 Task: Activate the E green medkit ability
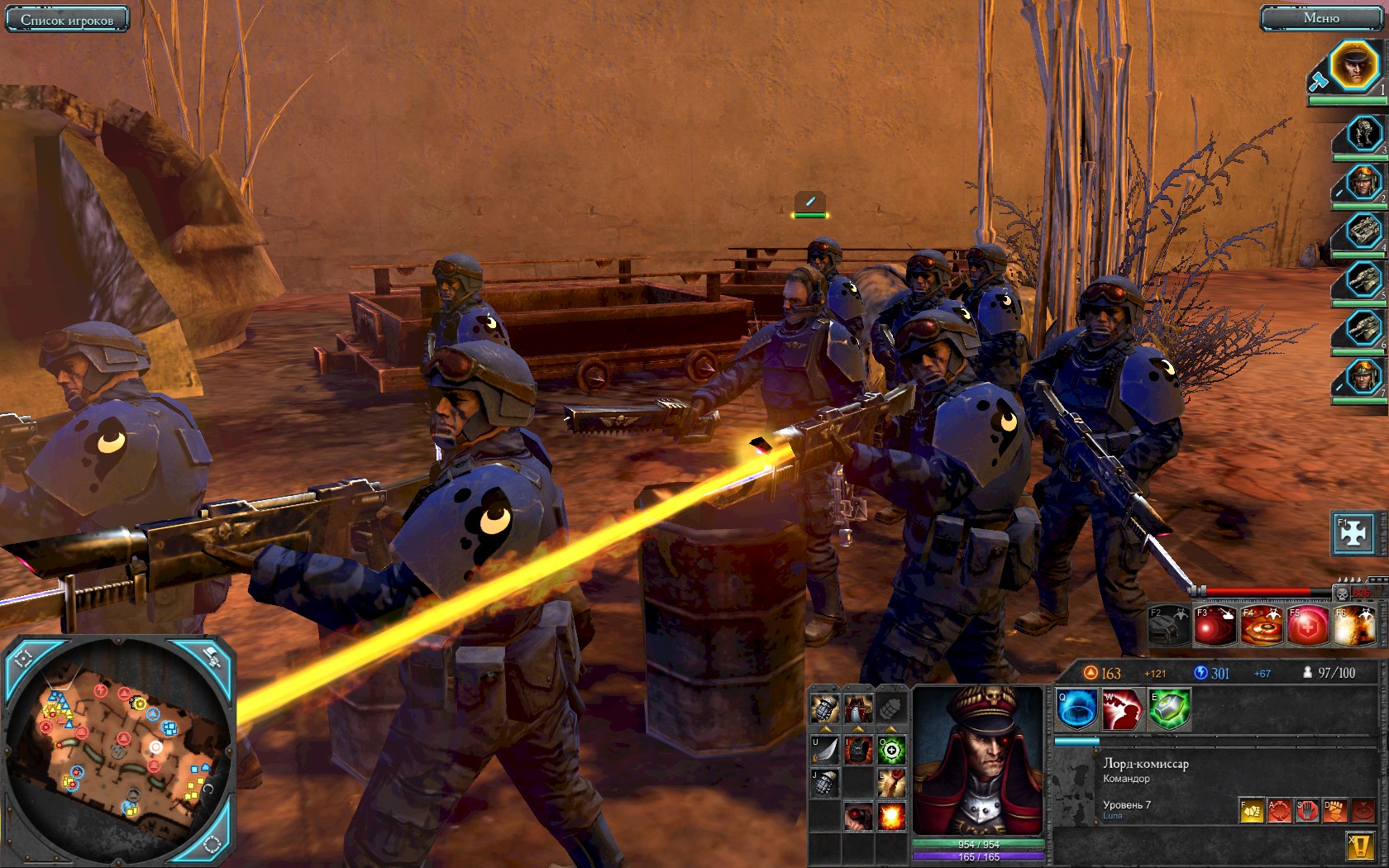[1168, 710]
